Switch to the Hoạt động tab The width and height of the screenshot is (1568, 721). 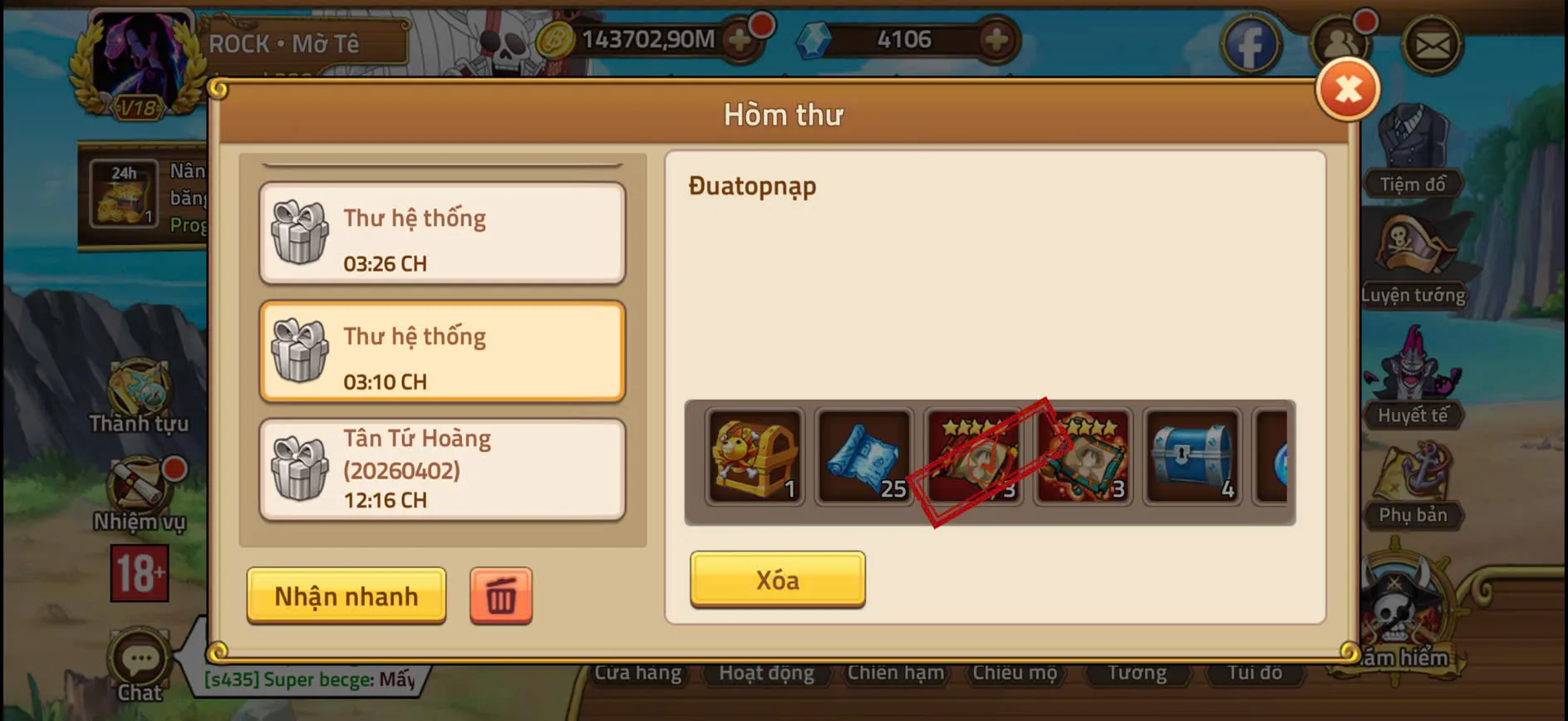tap(765, 673)
